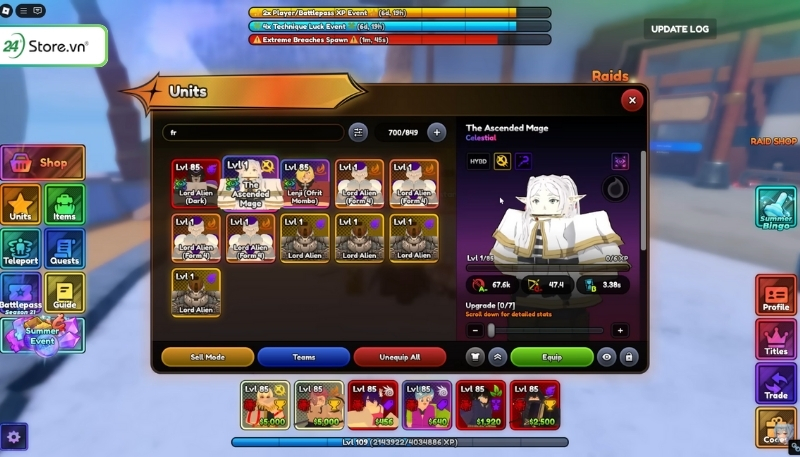Open the Items menu
Screen dimensions: 800x457
coord(64,203)
